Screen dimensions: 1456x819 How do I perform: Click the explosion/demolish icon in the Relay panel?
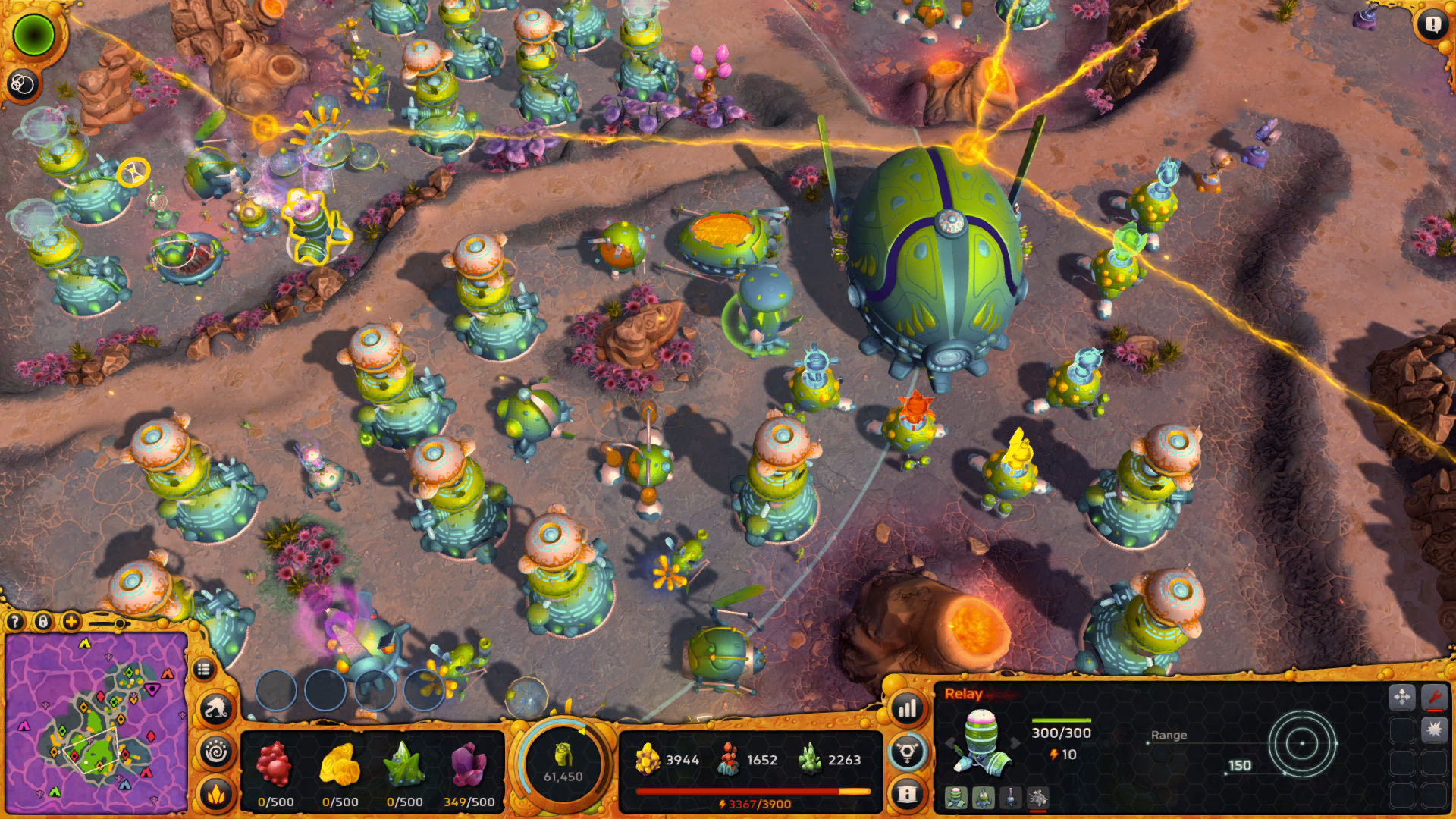(1436, 730)
